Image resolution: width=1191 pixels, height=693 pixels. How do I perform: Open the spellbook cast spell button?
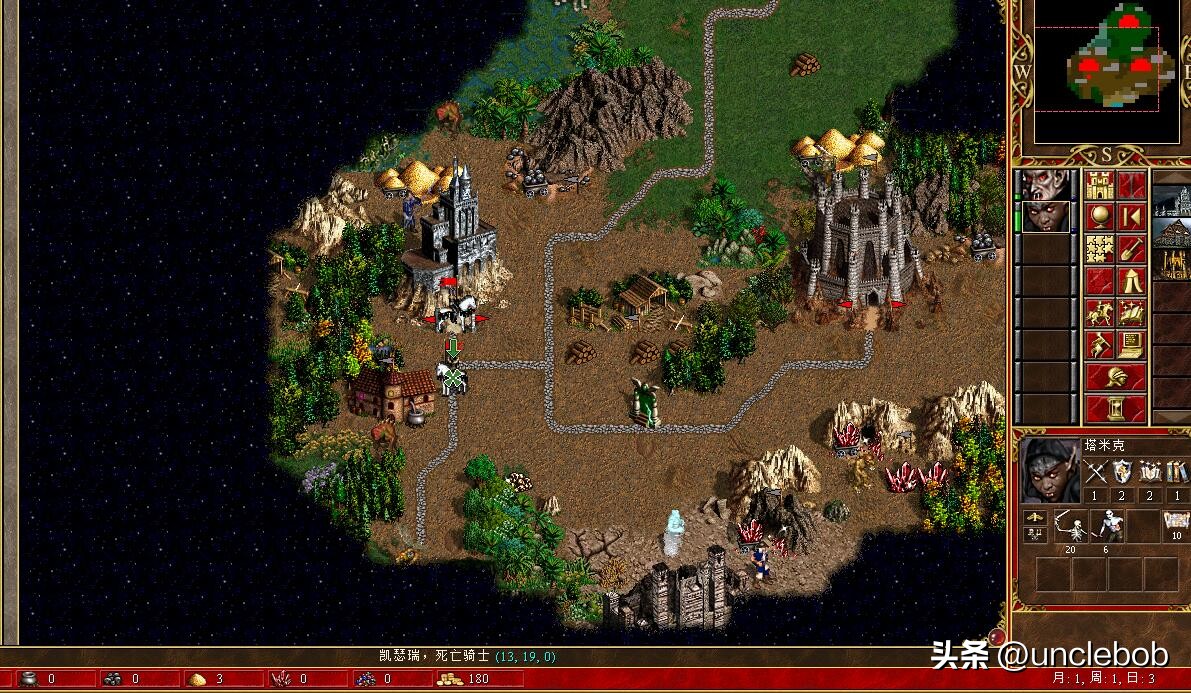tap(1131, 313)
